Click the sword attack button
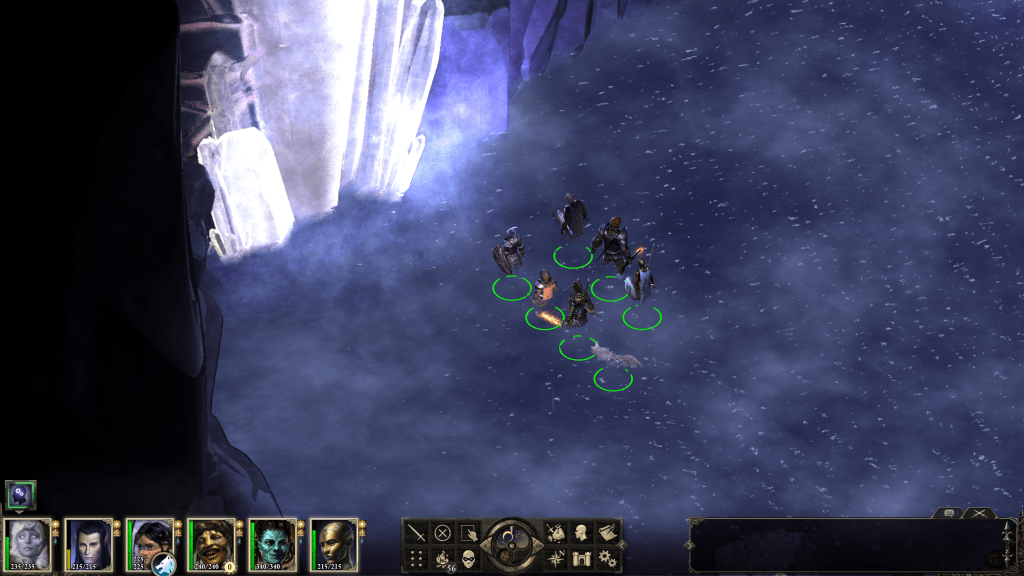The width and height of the screenshot is (1024, 576). pyautogui.click(x=417, y=532)
